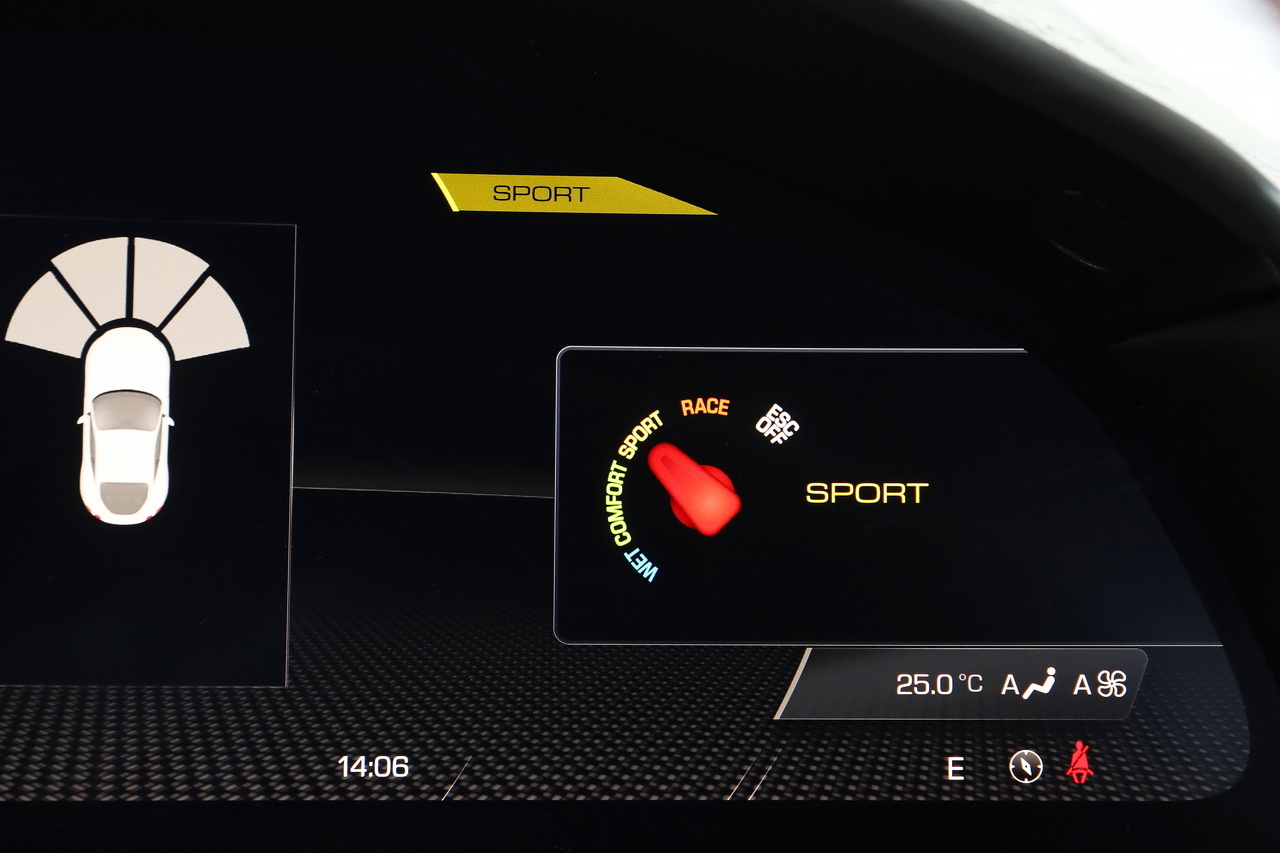Open the 25.0 °C temperature setting
The height and width of the screenshot is (853, 1280).
938,684
